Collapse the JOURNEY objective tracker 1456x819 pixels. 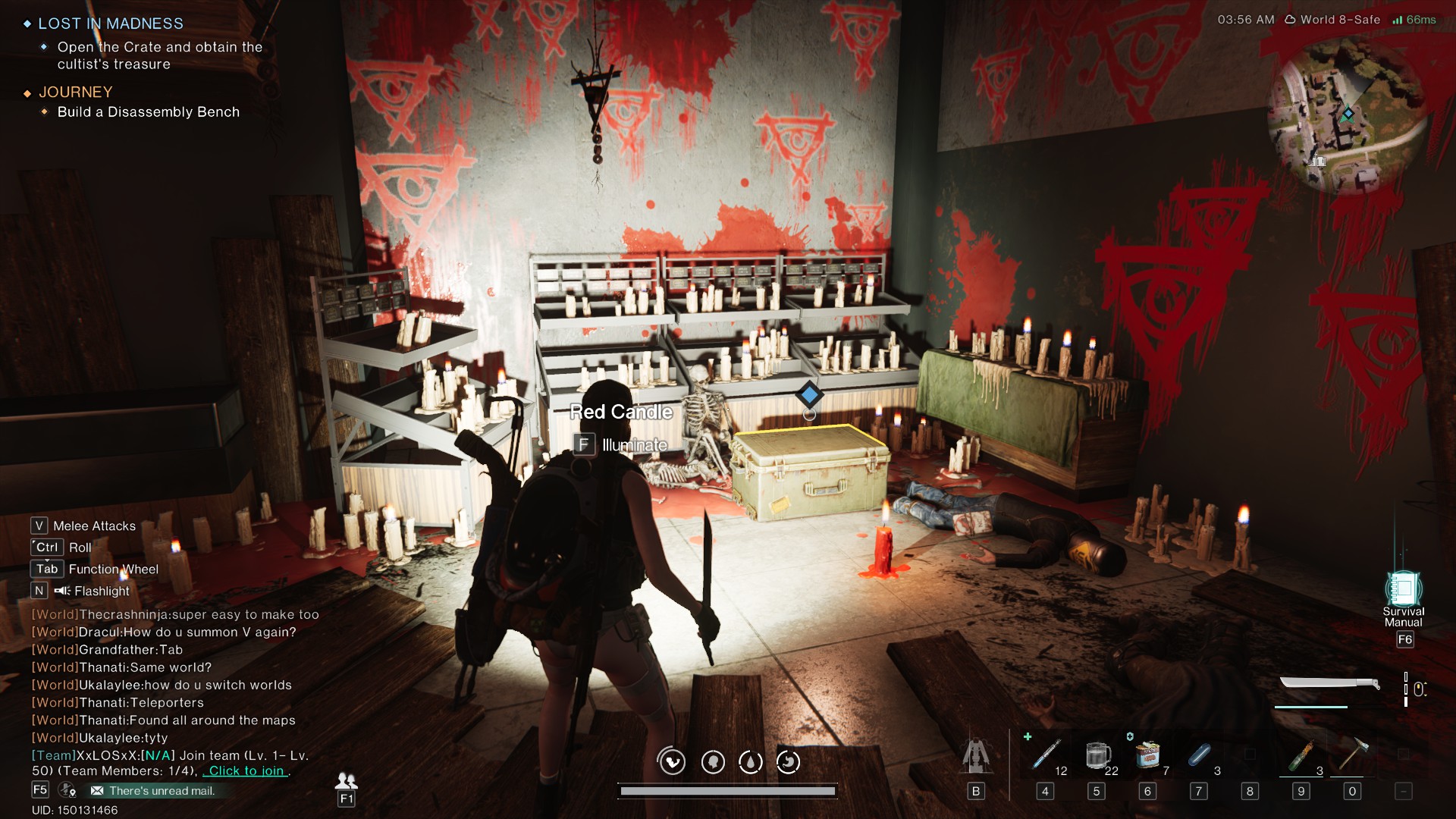coord(75,92)
